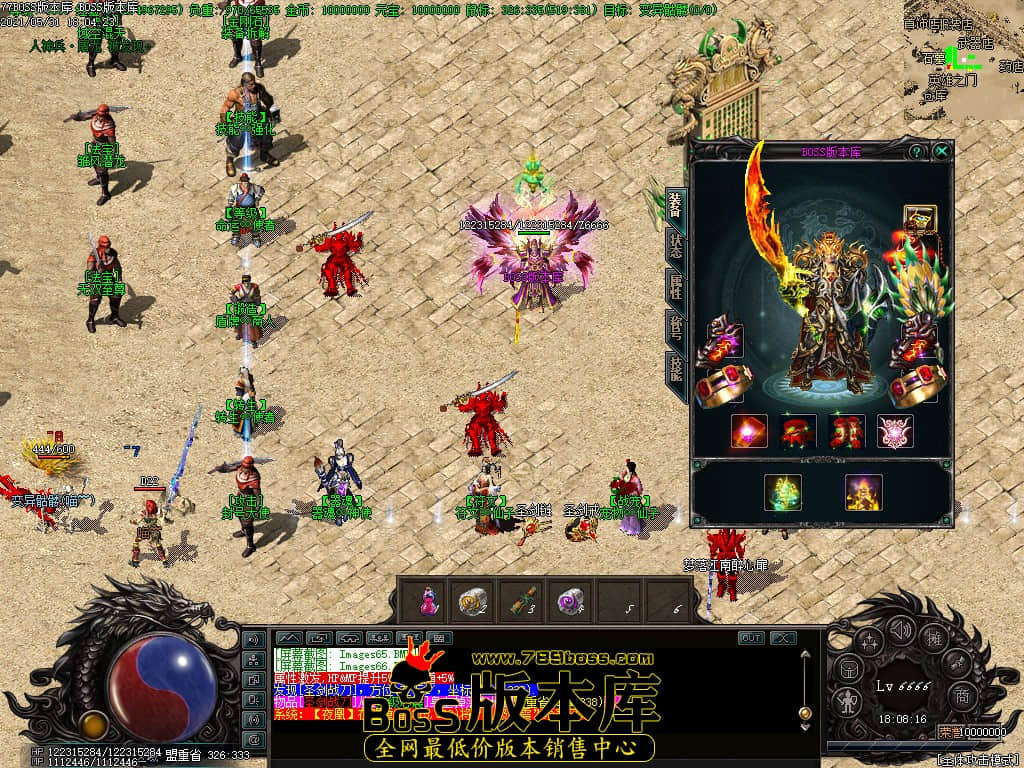
Task: Select the pink emblem equipment slot
Action: [895, 431]
